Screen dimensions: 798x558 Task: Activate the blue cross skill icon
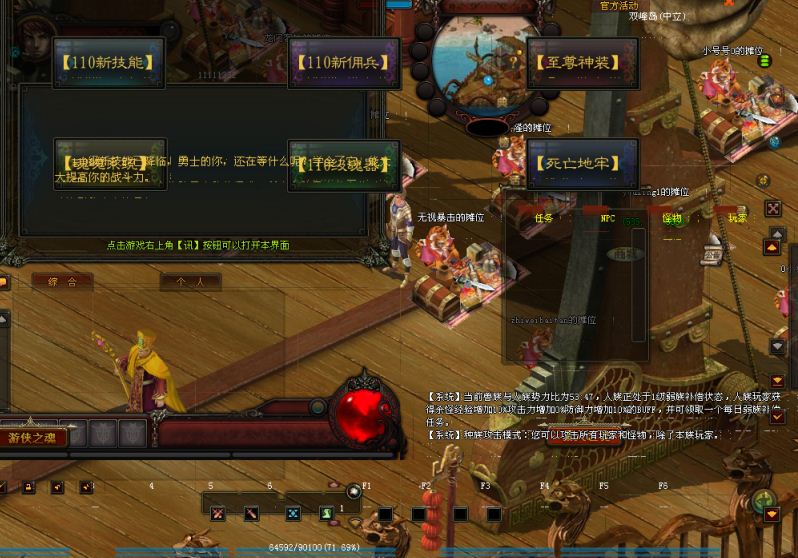pos(293,514)
